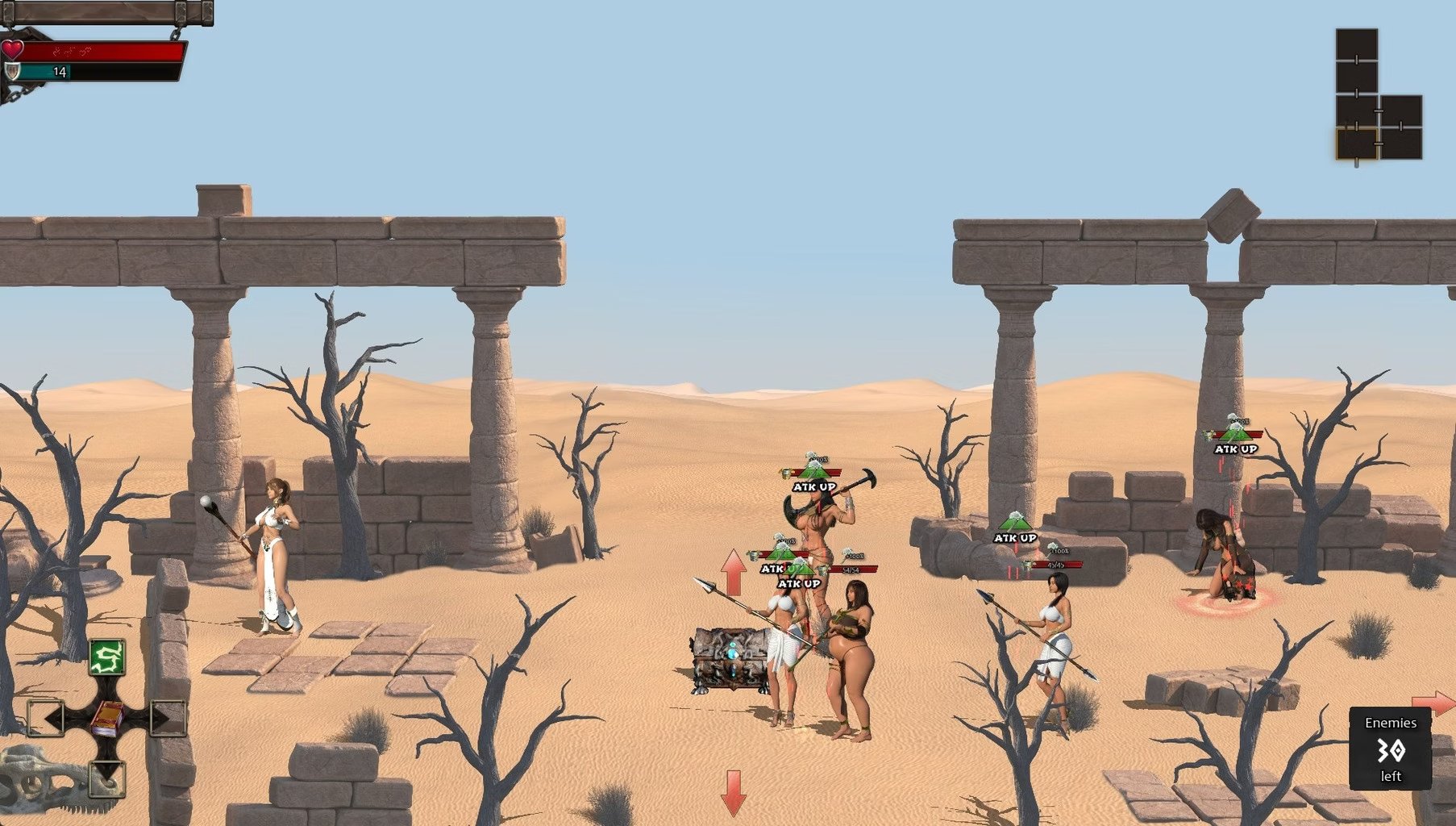This screenshot has height=826, width=1456.
Task: Select the empty down arrow quick slot
Action: click(x=106, y=778)
